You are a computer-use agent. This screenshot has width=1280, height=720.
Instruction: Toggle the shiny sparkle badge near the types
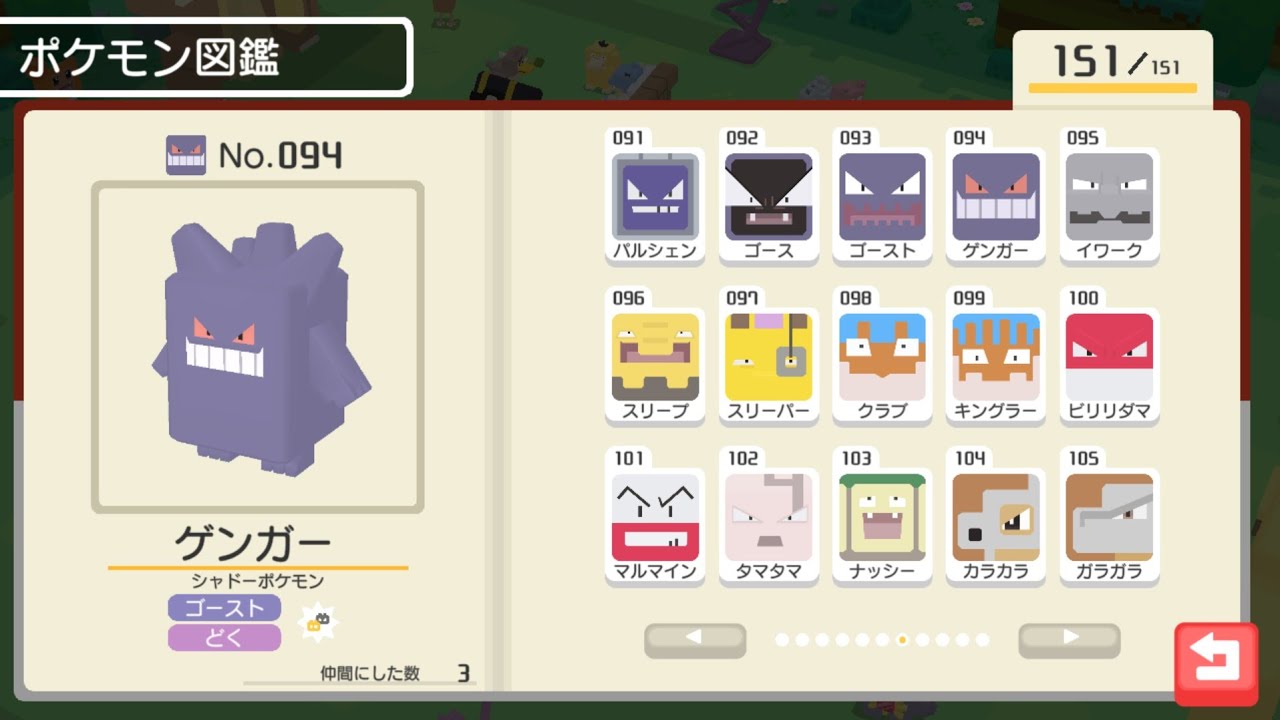pos(319,622)
